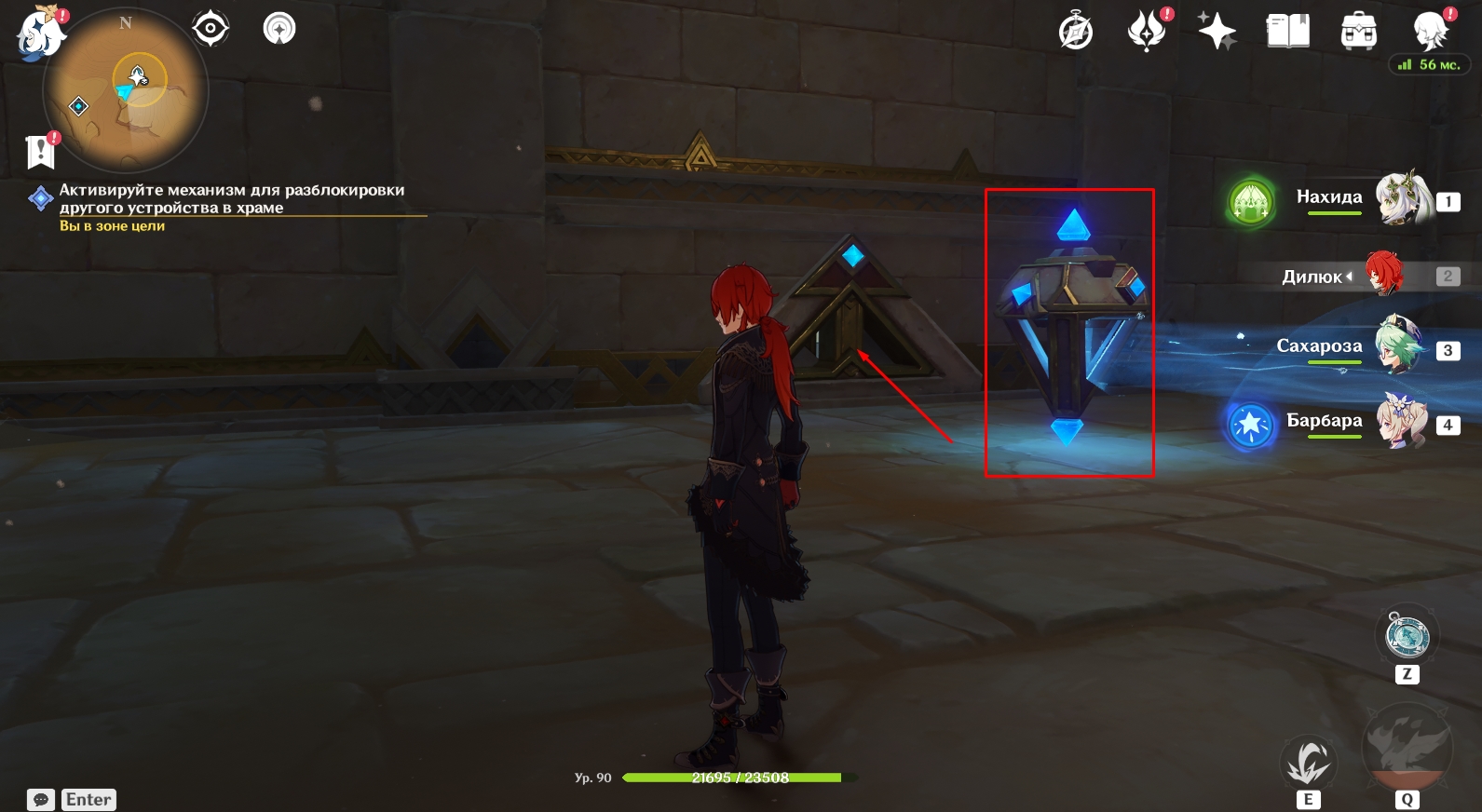Viewport: 1482px width, 812px height.
Task: Open the Paimon menu icon
Action: tap(39, 34)
